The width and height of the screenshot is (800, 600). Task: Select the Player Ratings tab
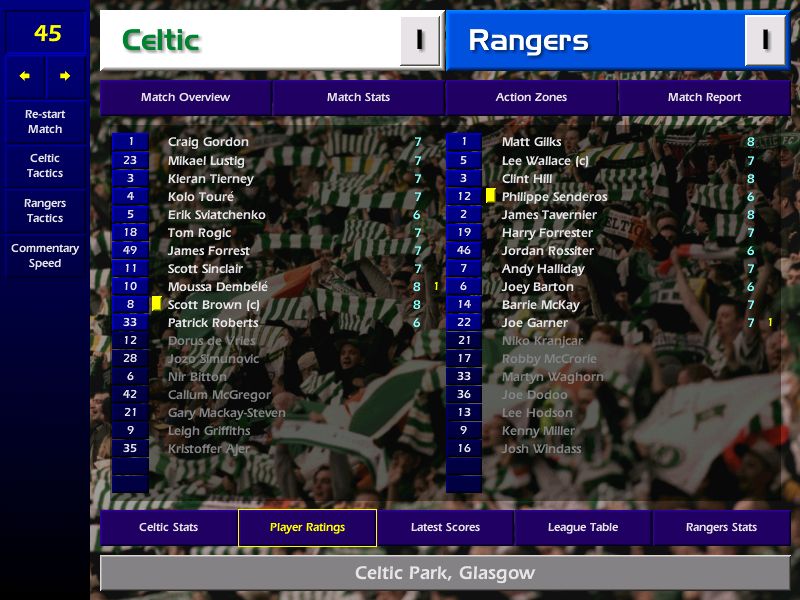tap(307, 527)
